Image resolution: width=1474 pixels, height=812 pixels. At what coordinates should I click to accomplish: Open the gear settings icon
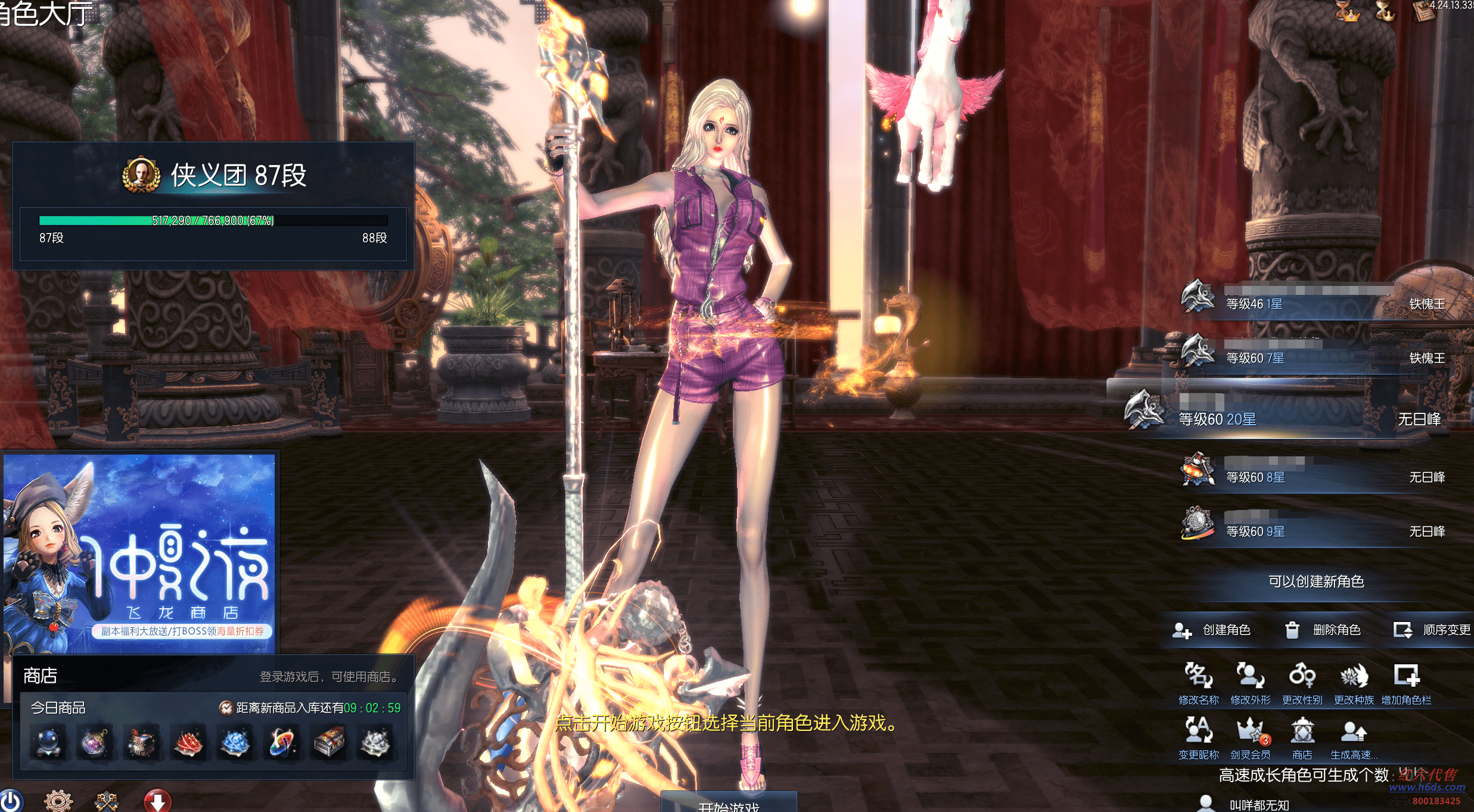click(58, 801)
